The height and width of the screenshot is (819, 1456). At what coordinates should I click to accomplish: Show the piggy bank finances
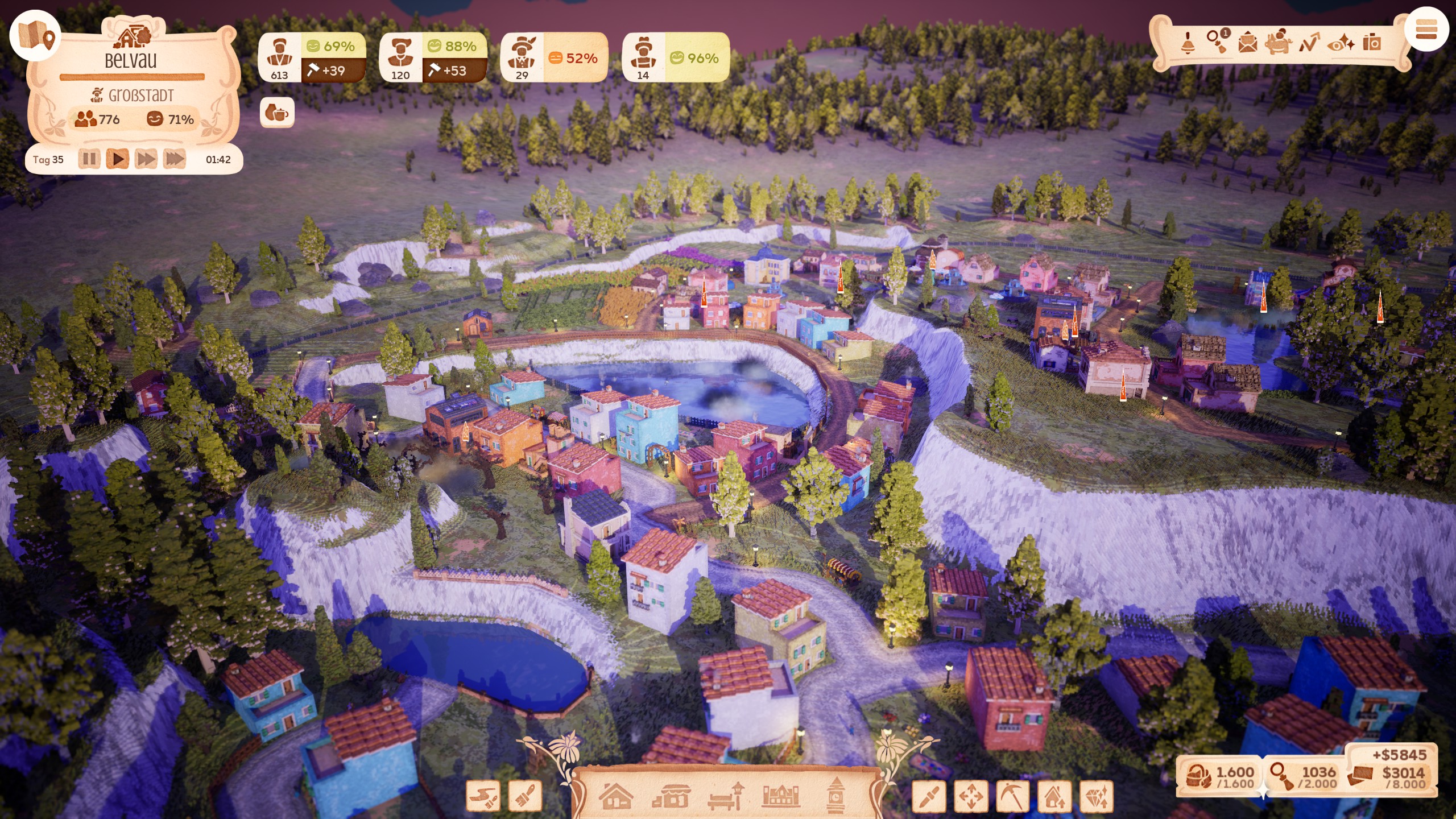(x=1278, y=42)
